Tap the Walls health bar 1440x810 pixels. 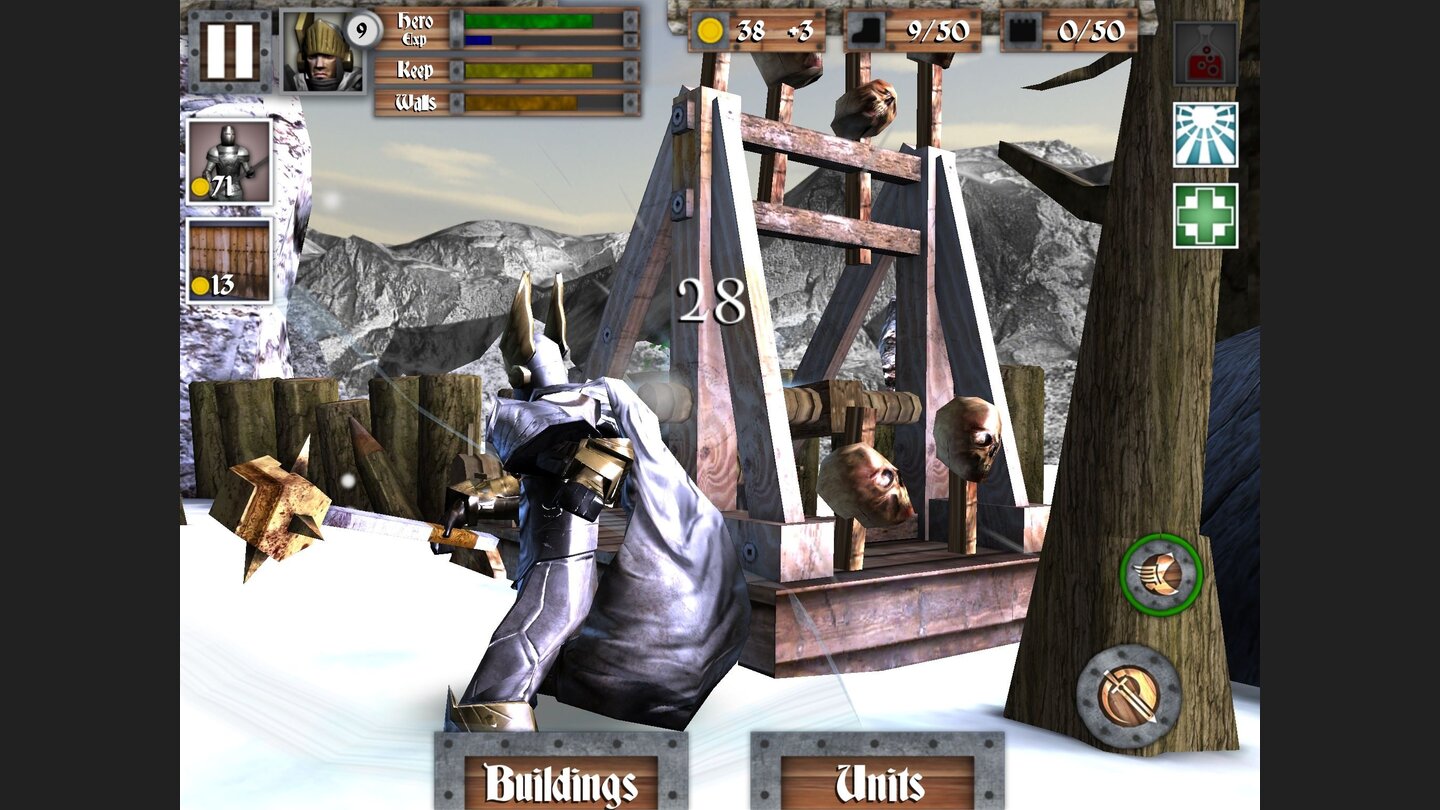[x=527, y=100]
